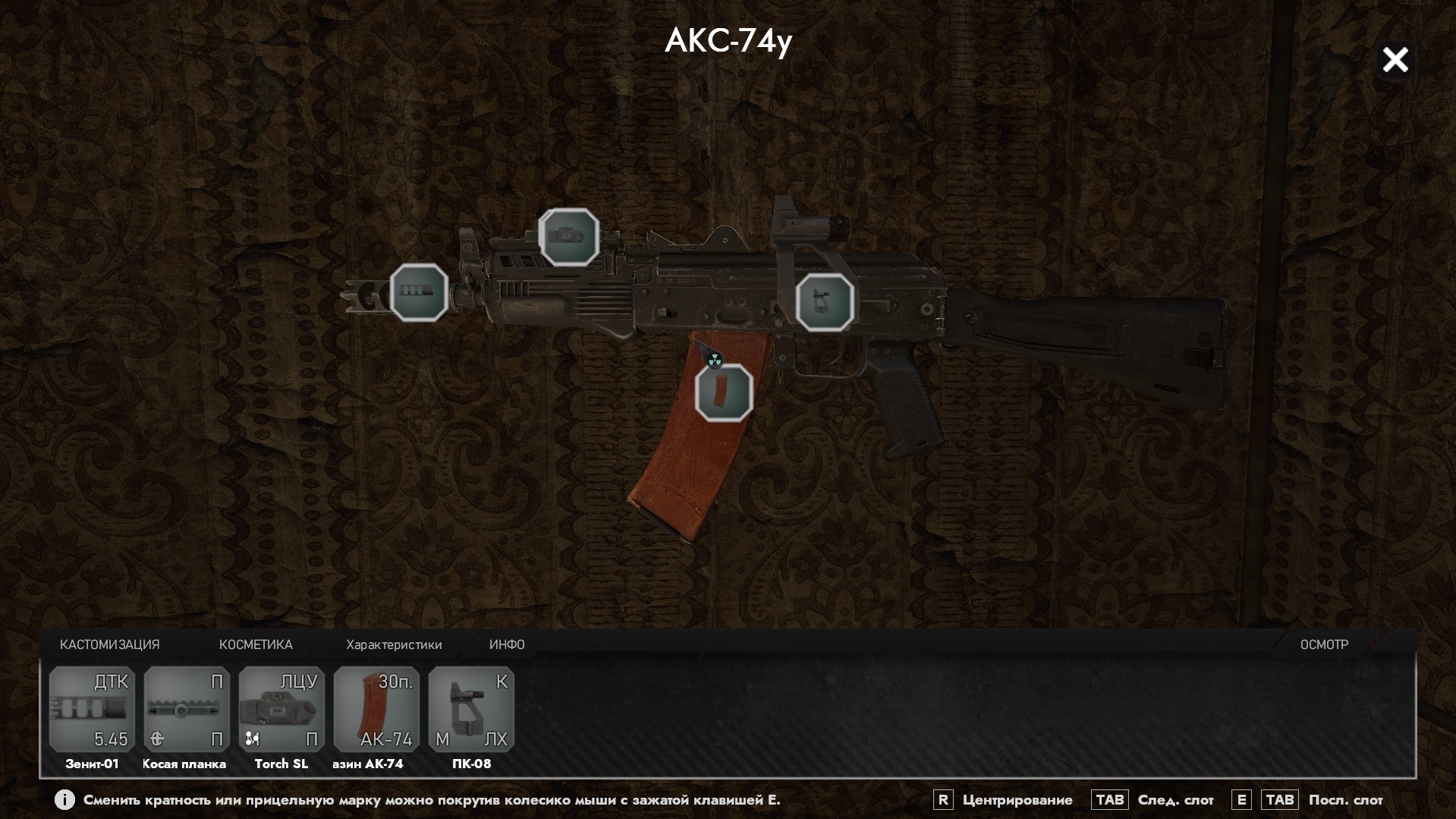Screen dimensions: 1456x819
Task: Switch to the КАСТОМИЗАЦИЯ tab
Action: tap(110, 644)
